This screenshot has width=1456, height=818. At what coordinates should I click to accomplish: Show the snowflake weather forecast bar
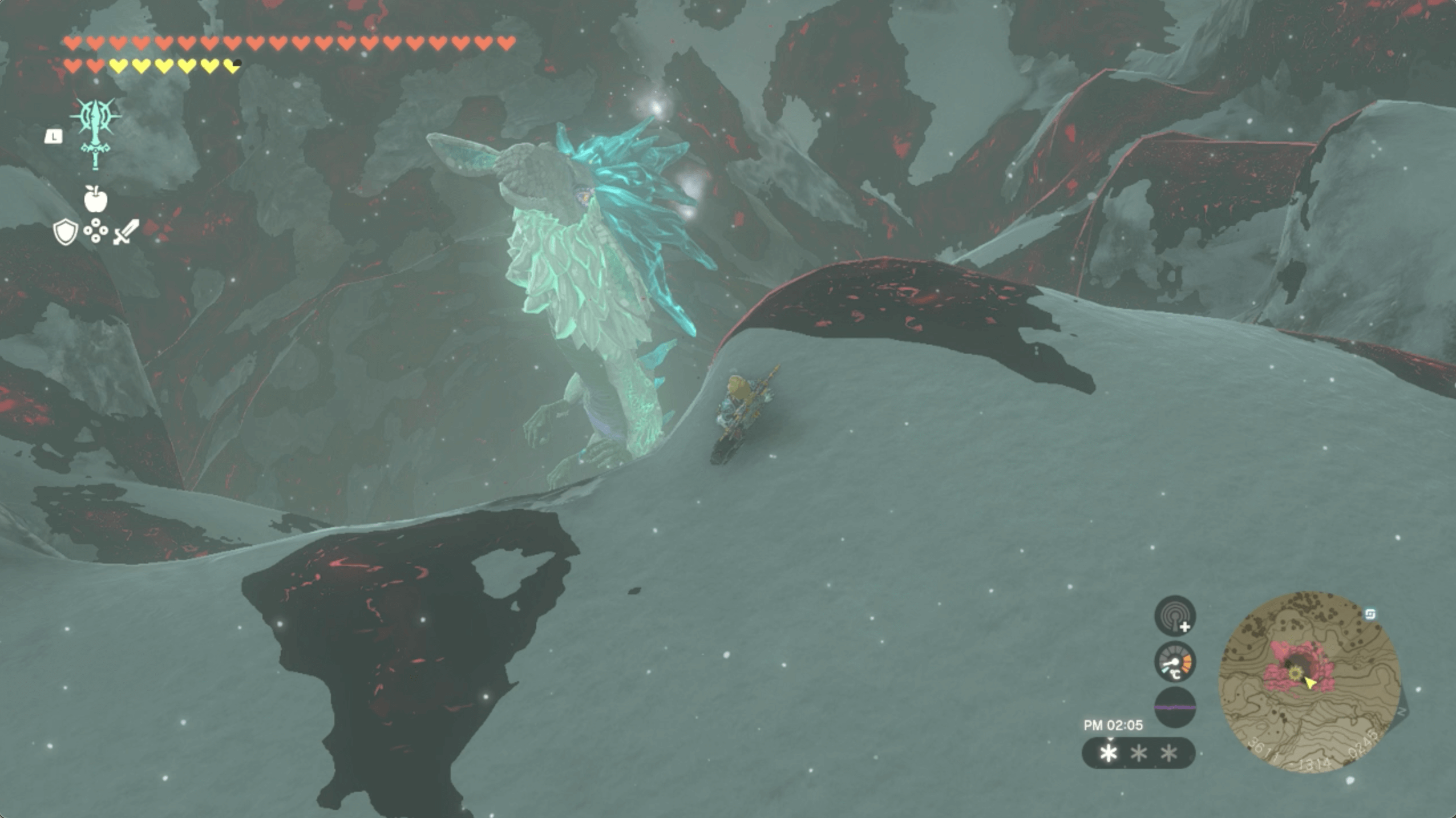point(1138,753)
